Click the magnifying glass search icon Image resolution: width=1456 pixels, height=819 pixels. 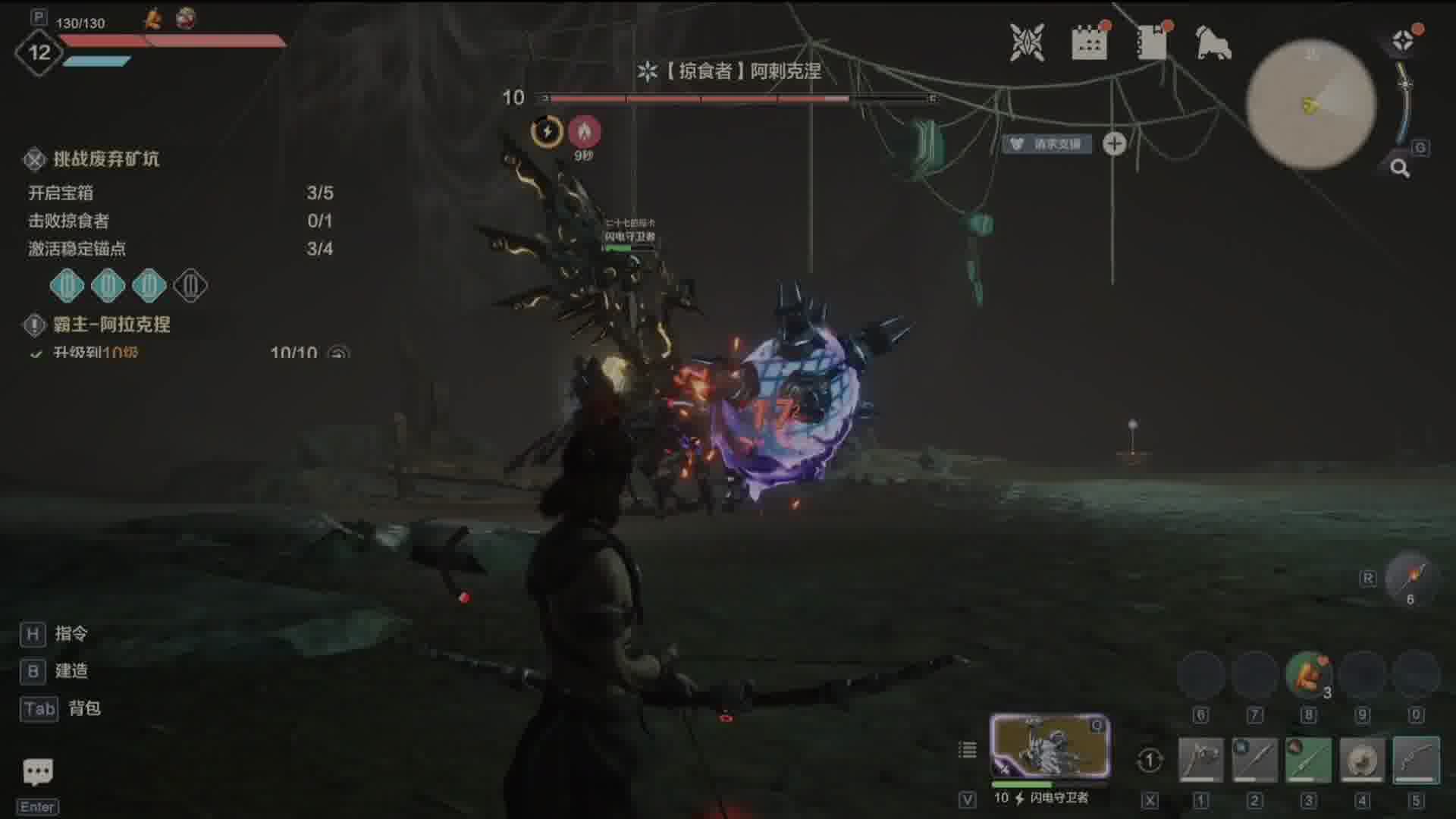[1400, 168]
